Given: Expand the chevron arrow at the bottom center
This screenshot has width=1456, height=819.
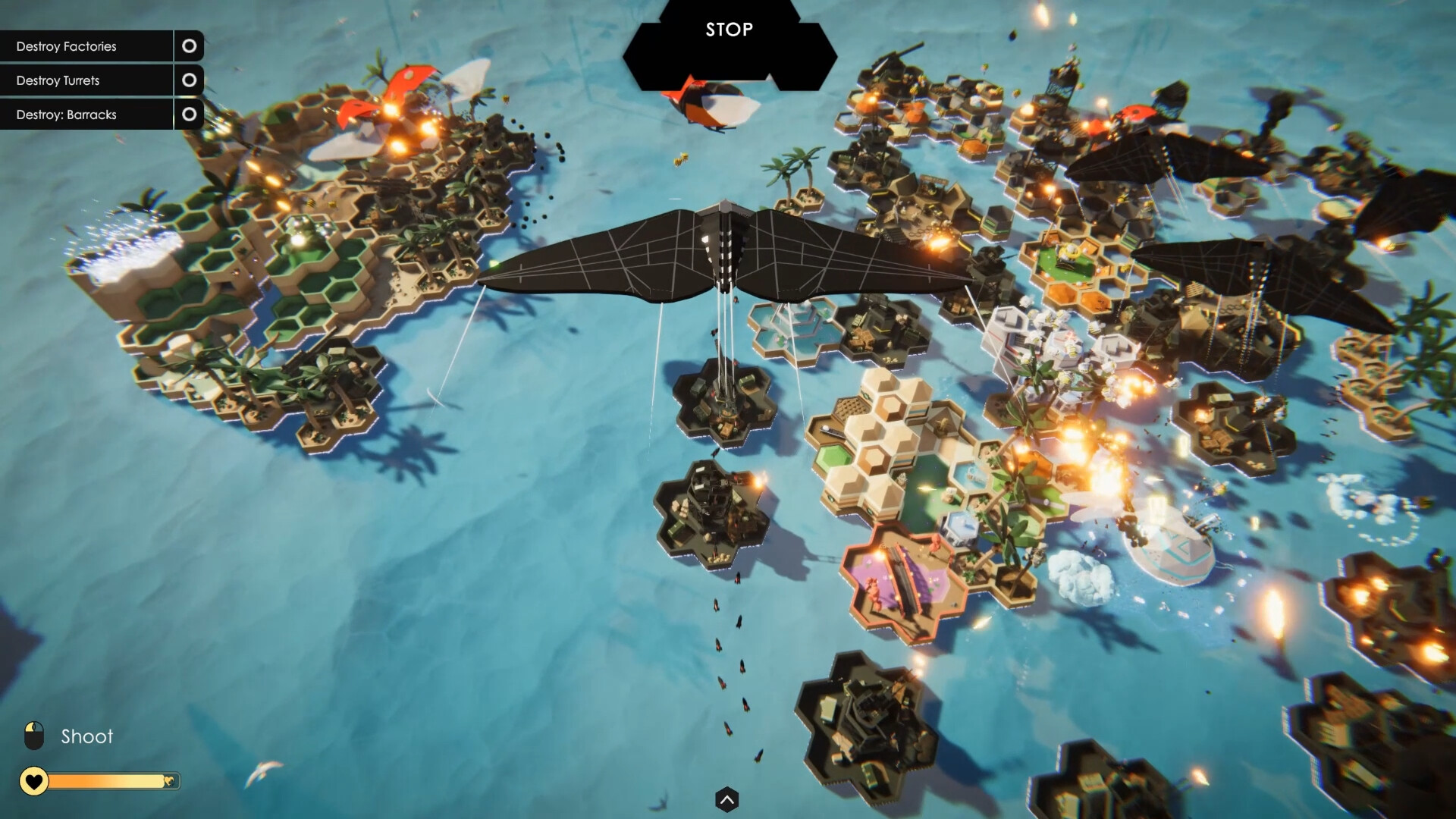Looking at the screenshot, I should 727,799.
